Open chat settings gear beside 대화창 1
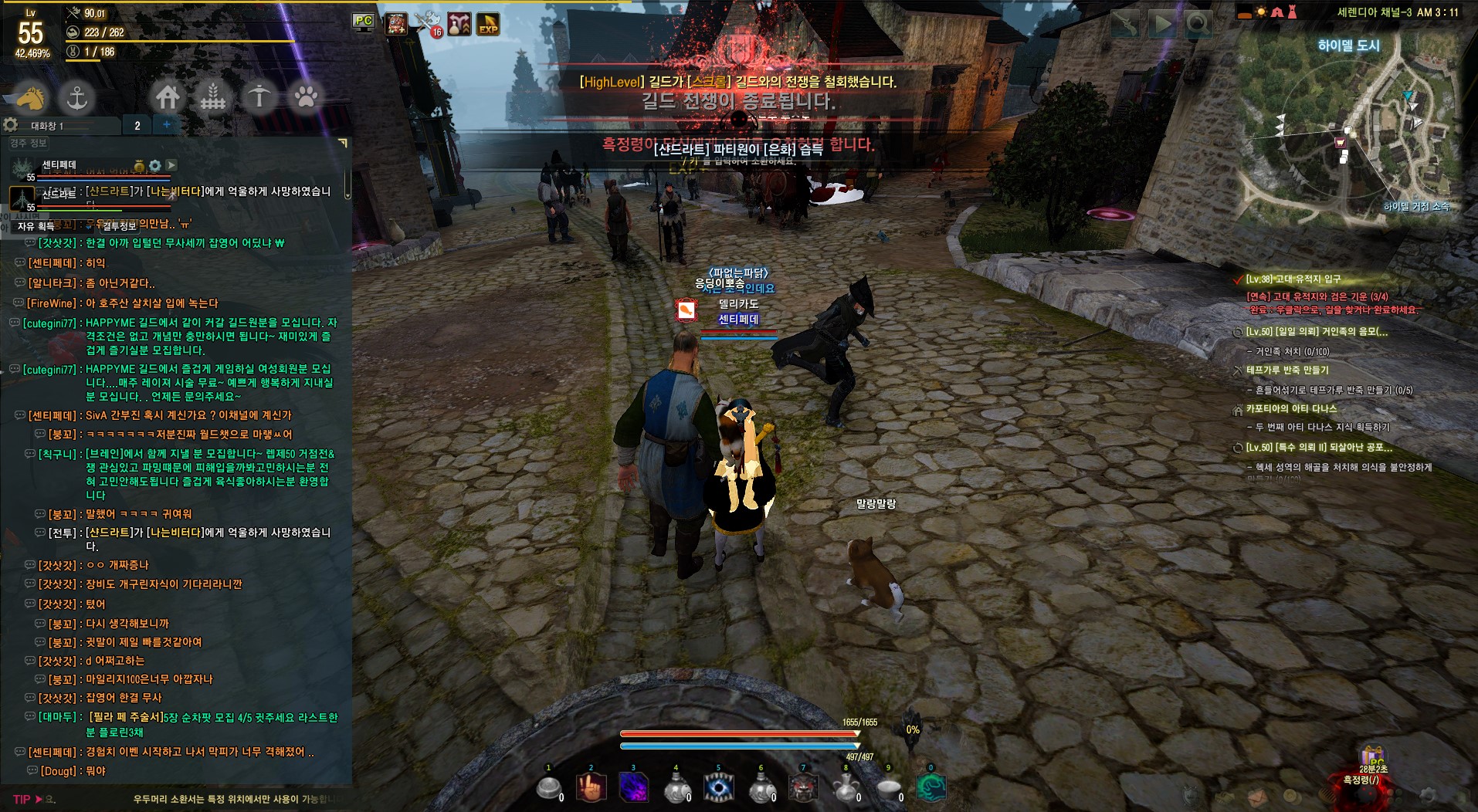 [x=11, y=125]
